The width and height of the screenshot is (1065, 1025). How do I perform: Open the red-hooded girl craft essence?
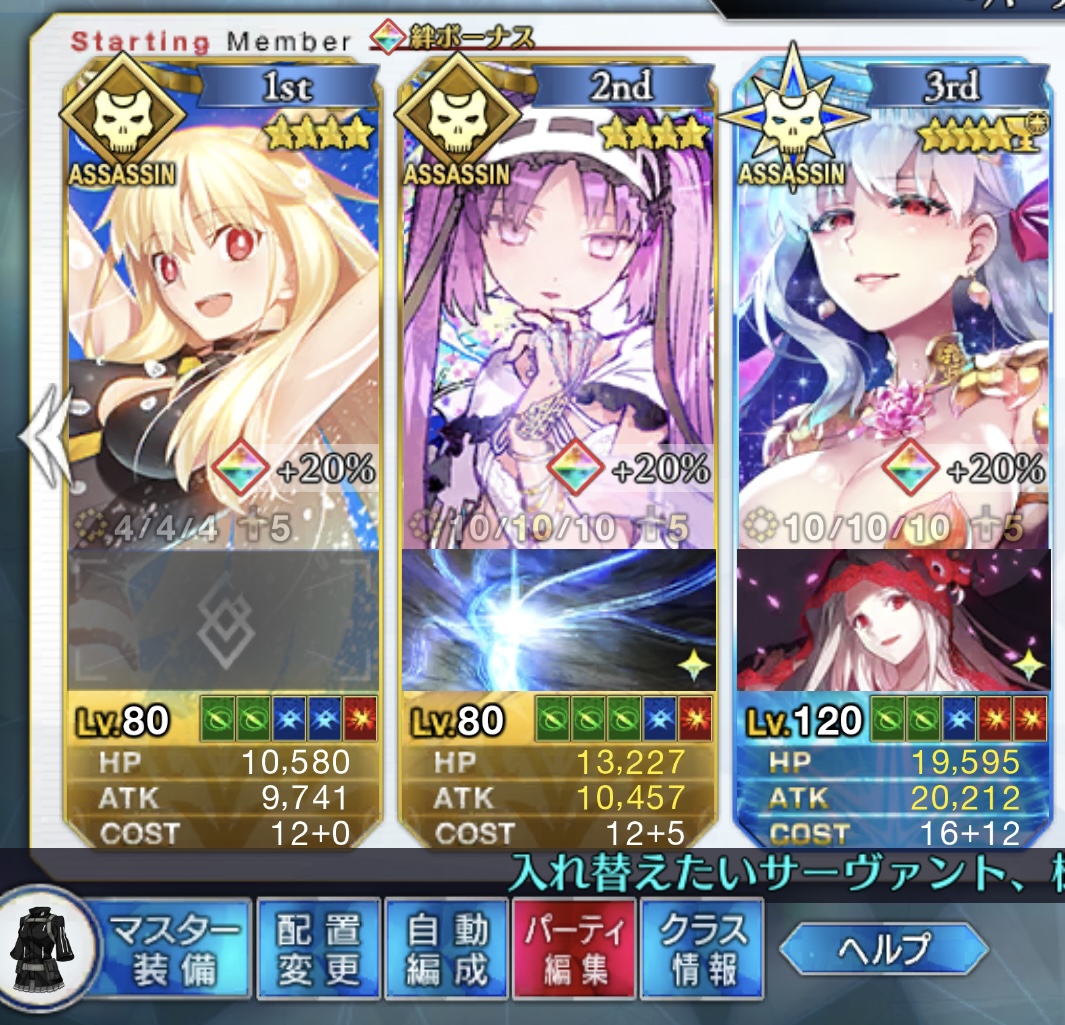(893, 620)
